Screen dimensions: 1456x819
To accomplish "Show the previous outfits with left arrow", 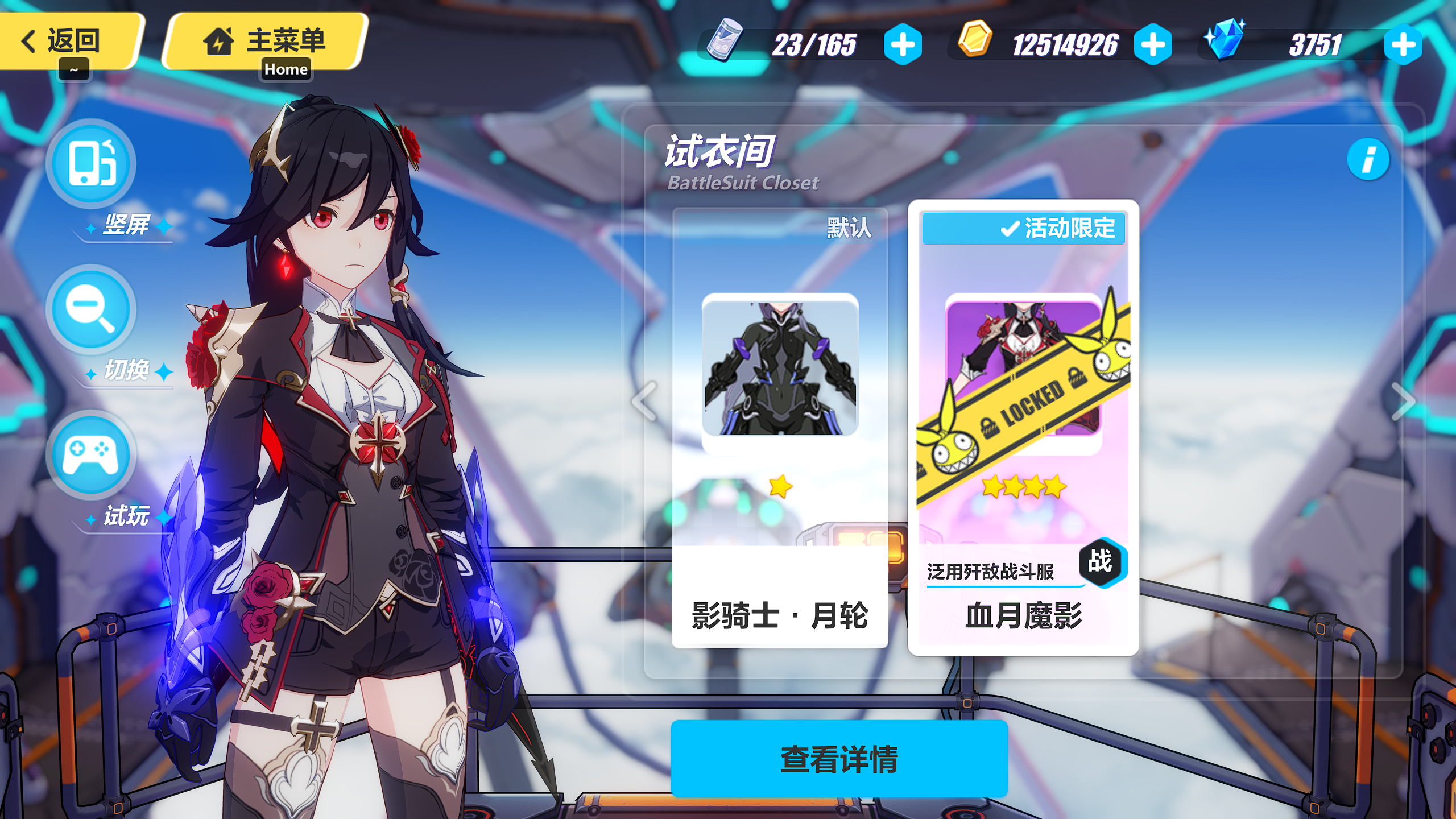I will (x=644, y=401).
